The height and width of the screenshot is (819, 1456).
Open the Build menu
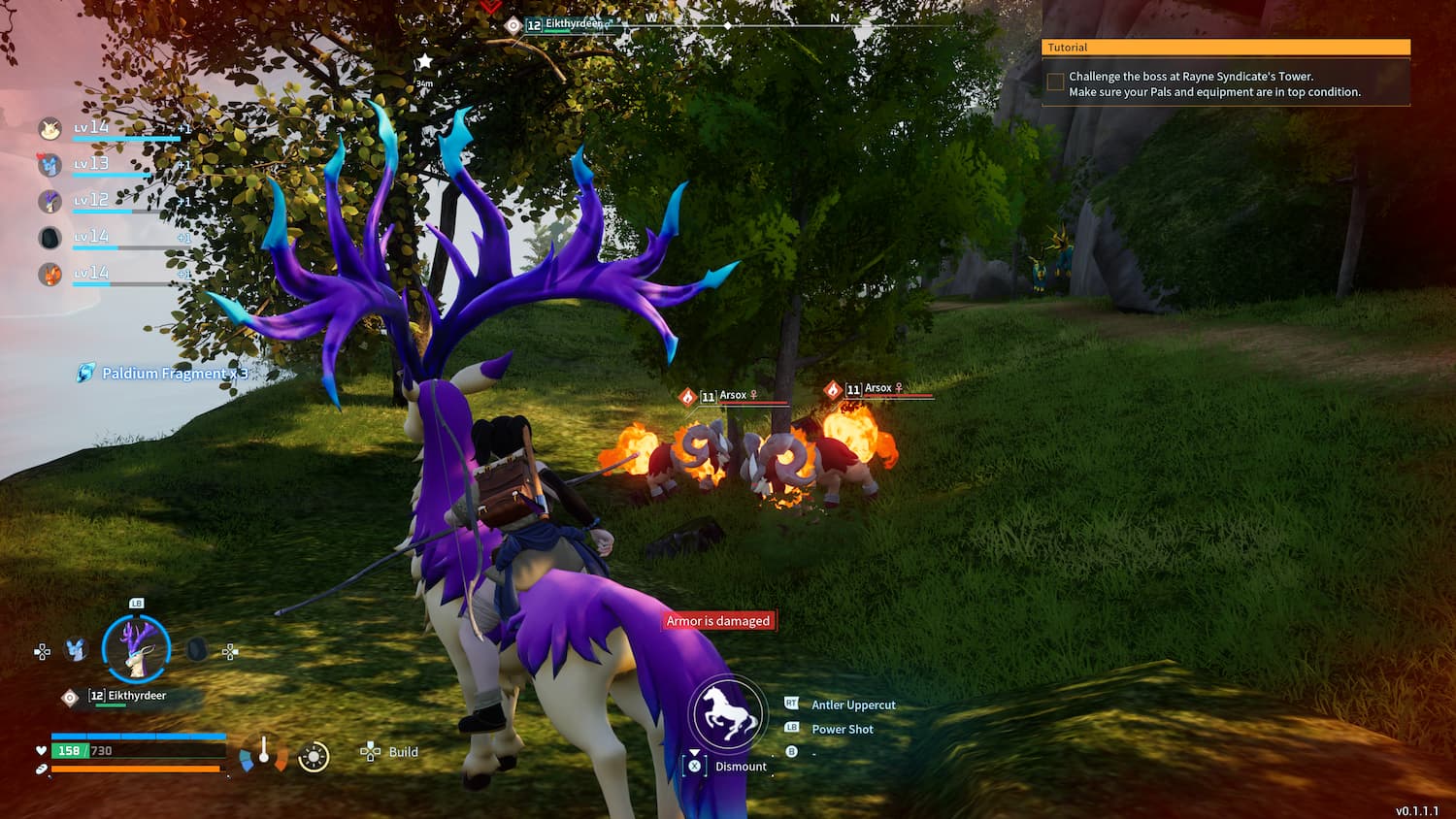click(x=401, y=752)
